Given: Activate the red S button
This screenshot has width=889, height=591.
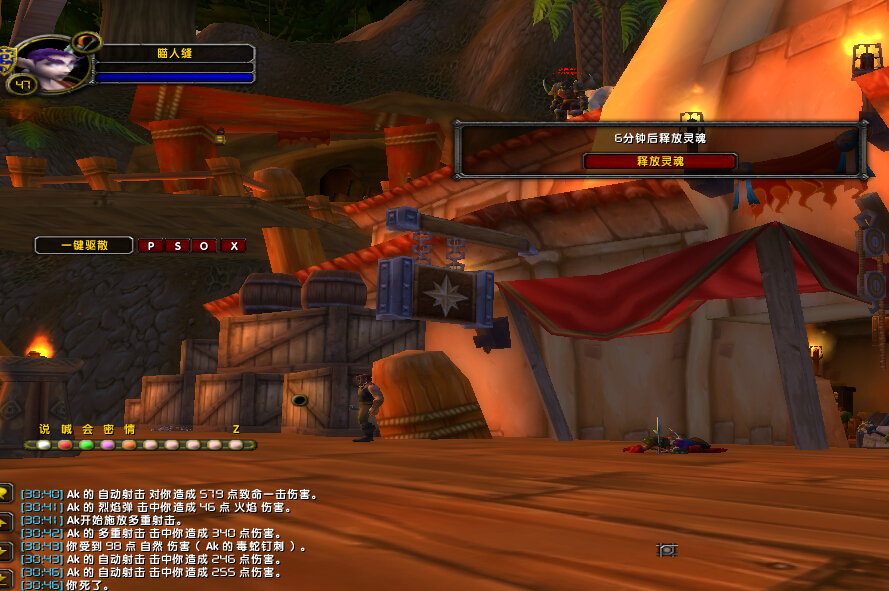Looking at the screenshot, I should [x=178, y=245].
